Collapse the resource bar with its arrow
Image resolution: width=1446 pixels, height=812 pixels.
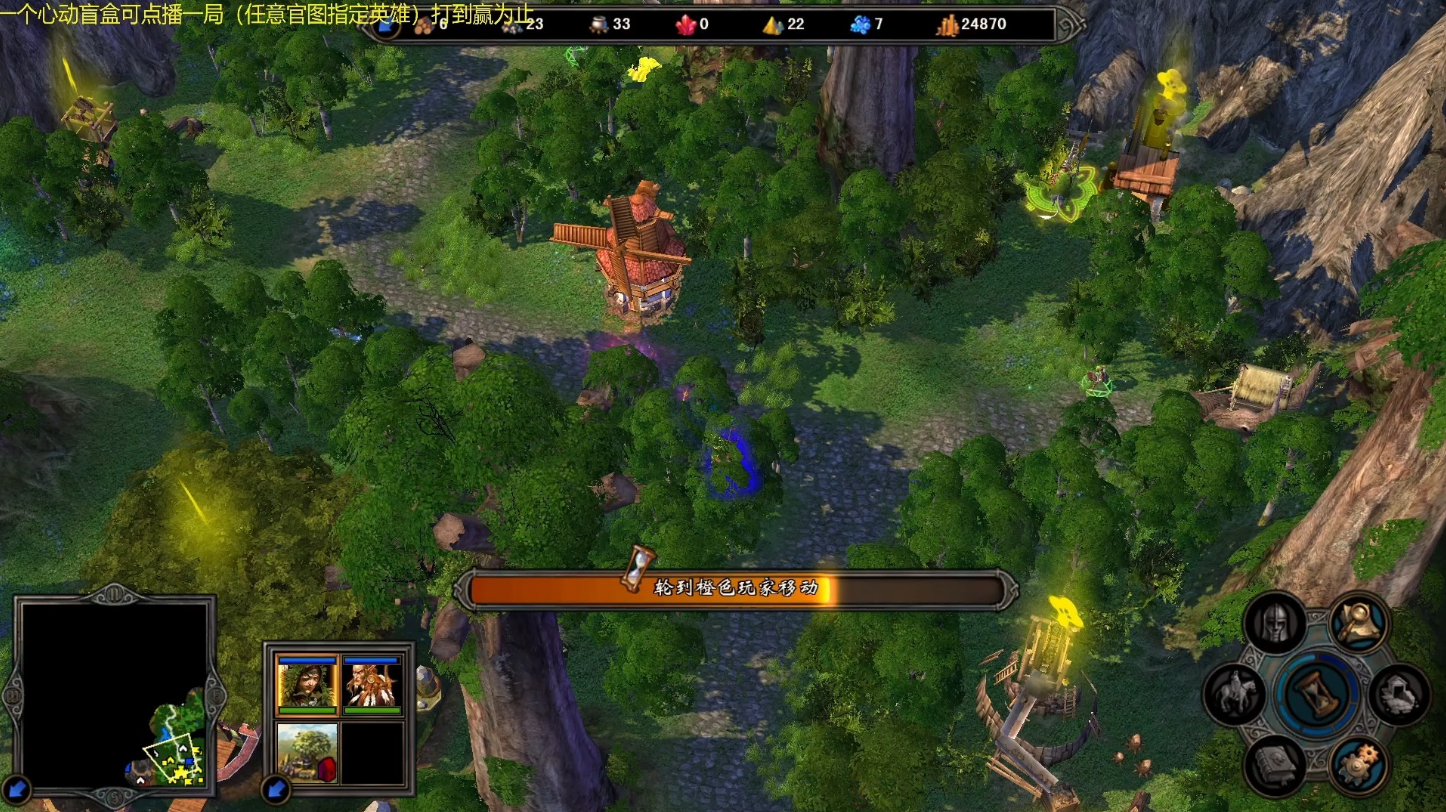(385, 26)
